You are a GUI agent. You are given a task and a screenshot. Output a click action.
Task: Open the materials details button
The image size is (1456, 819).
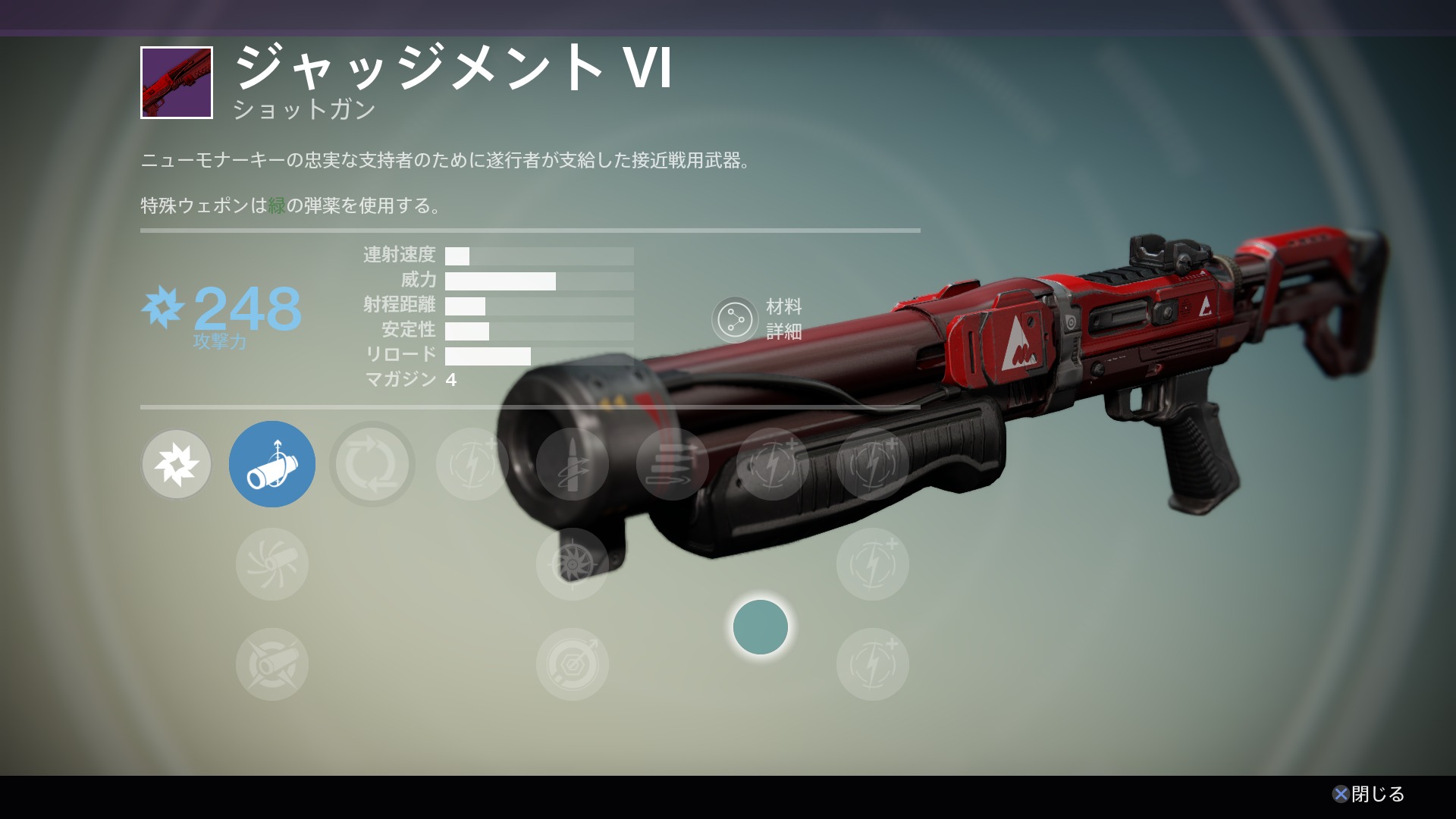click(x=735, y=320)
